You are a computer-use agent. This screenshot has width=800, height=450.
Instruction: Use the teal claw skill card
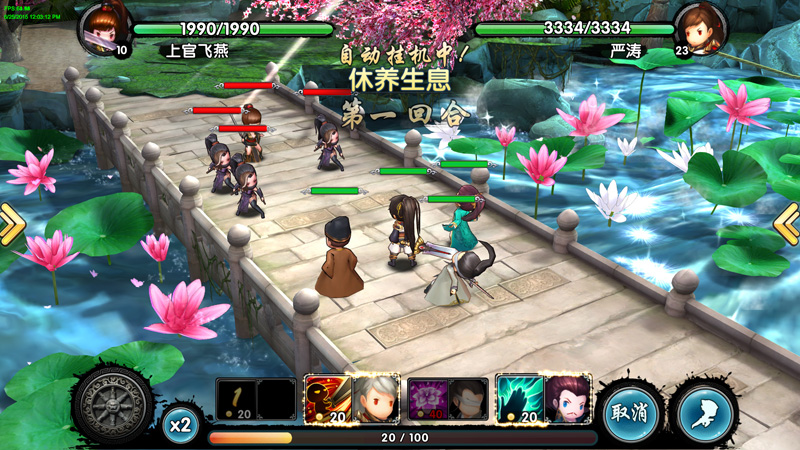tap(520, 399)
